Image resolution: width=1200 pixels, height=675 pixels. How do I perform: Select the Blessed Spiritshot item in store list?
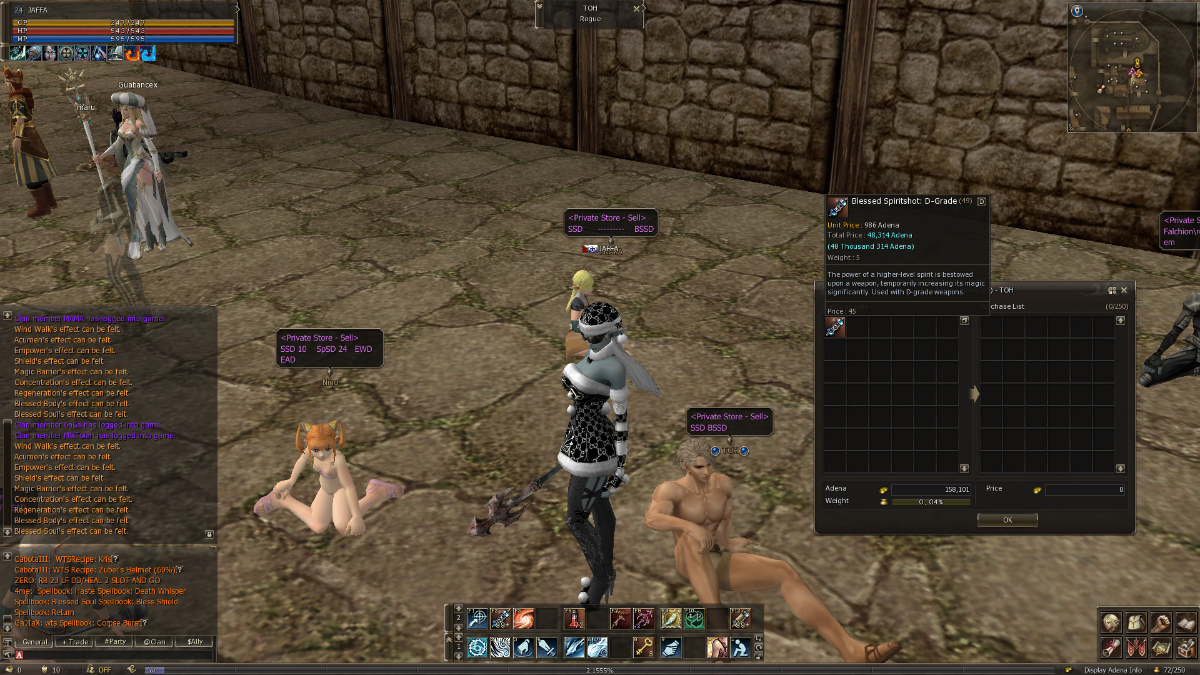836,328
